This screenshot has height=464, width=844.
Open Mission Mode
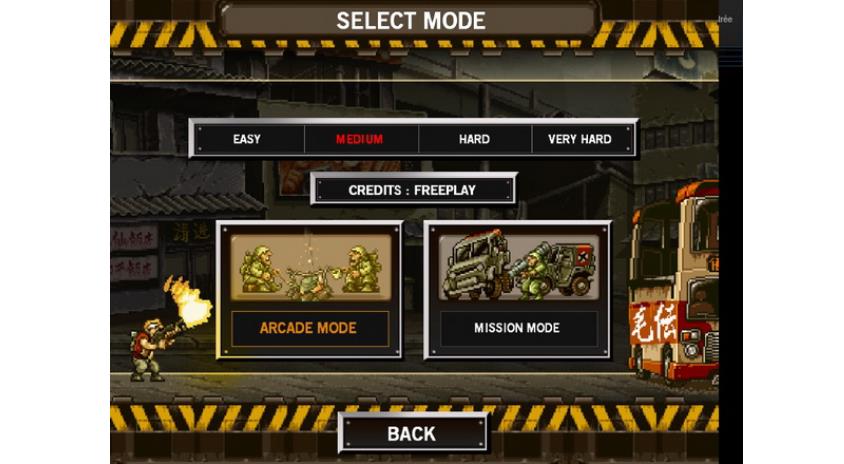pyautogui.click(x=516, y=289)
